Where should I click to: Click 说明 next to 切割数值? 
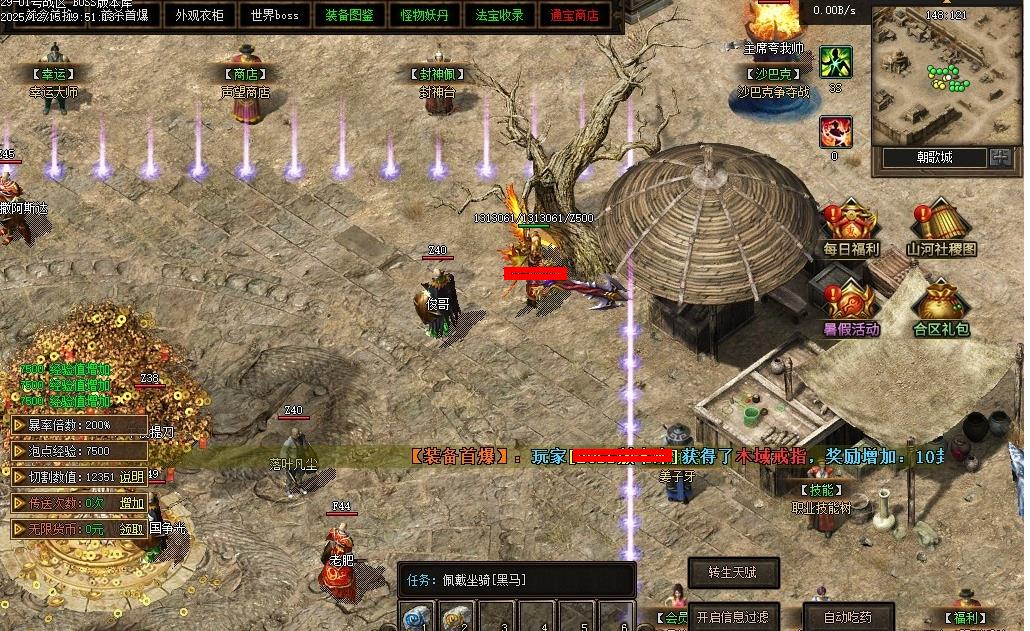(132, 477)
